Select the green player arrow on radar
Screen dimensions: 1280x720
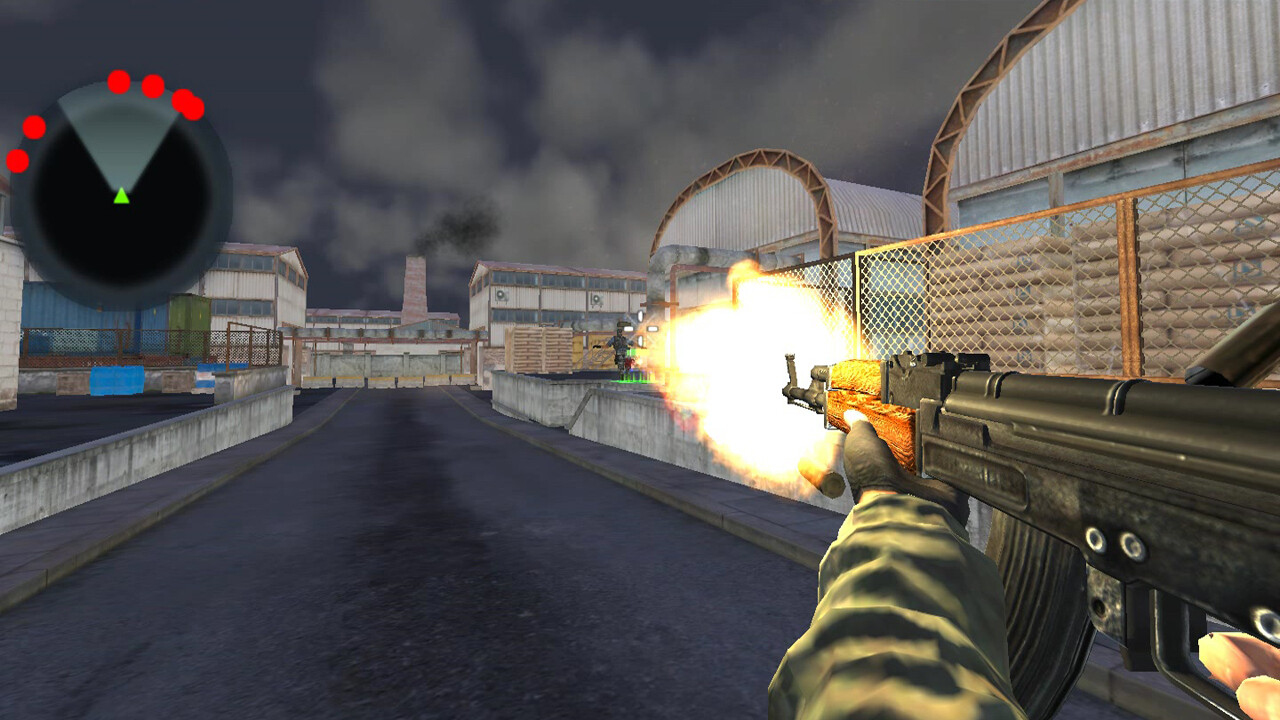122,195
